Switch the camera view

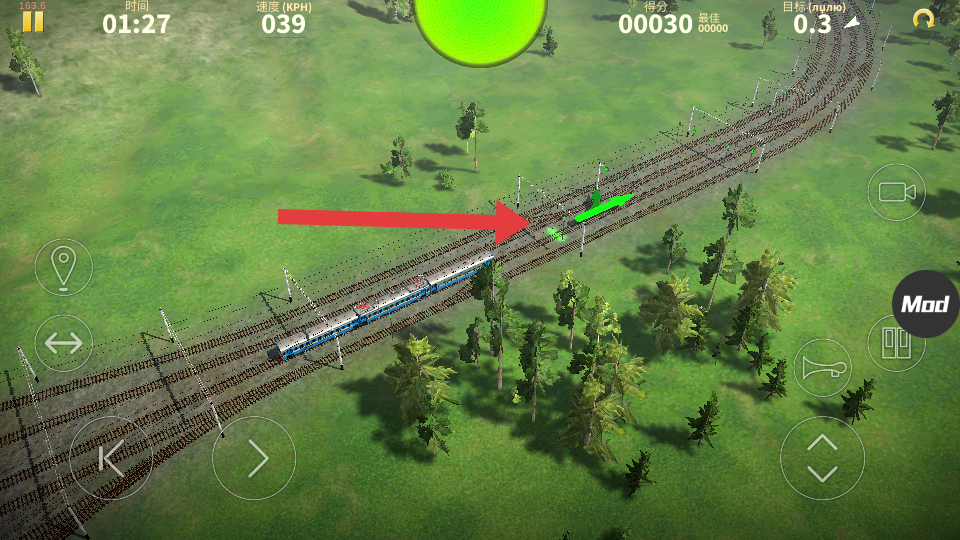pos(896,192)
